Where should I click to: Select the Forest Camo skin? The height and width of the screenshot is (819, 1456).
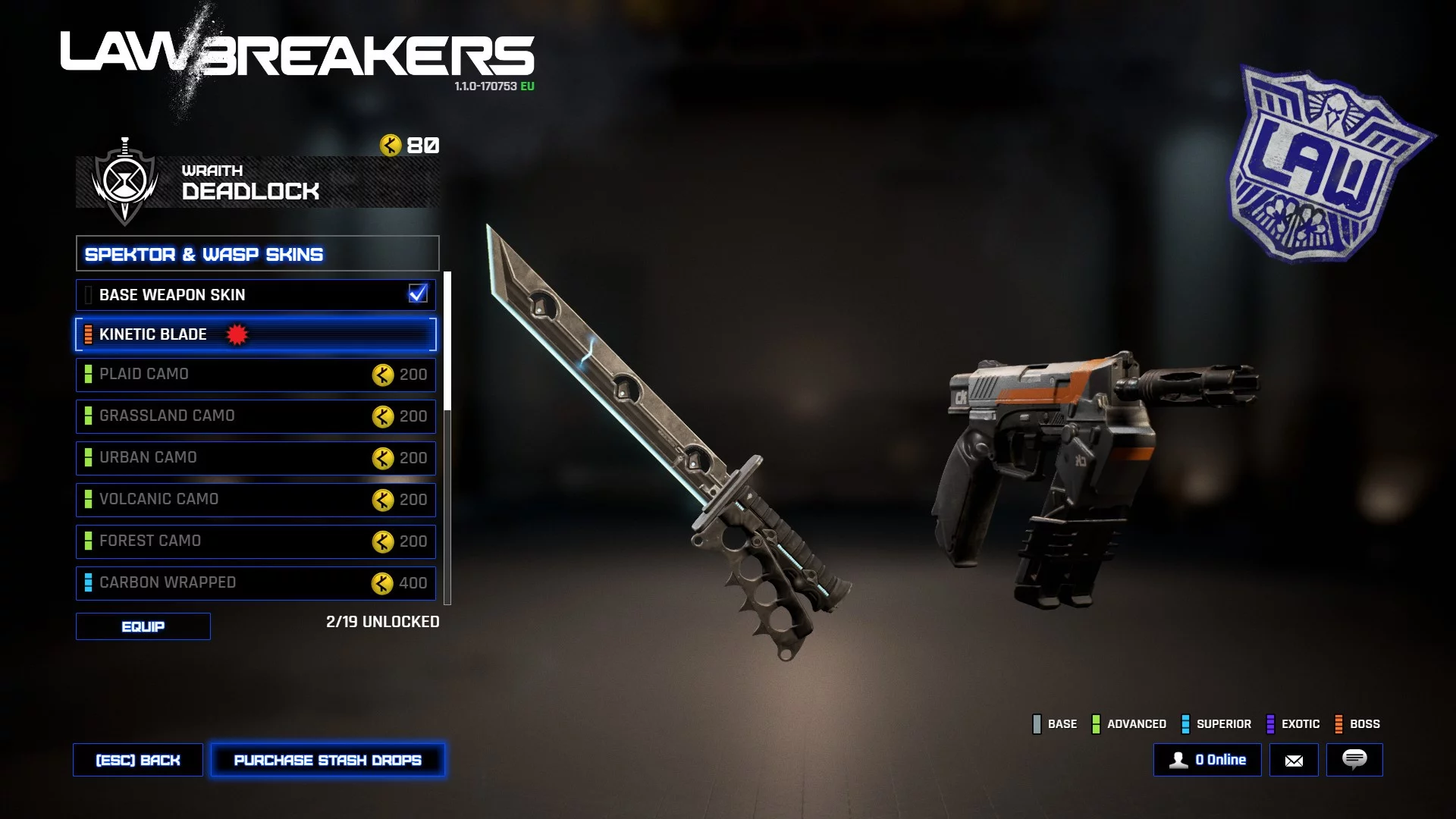coord(256,541)
